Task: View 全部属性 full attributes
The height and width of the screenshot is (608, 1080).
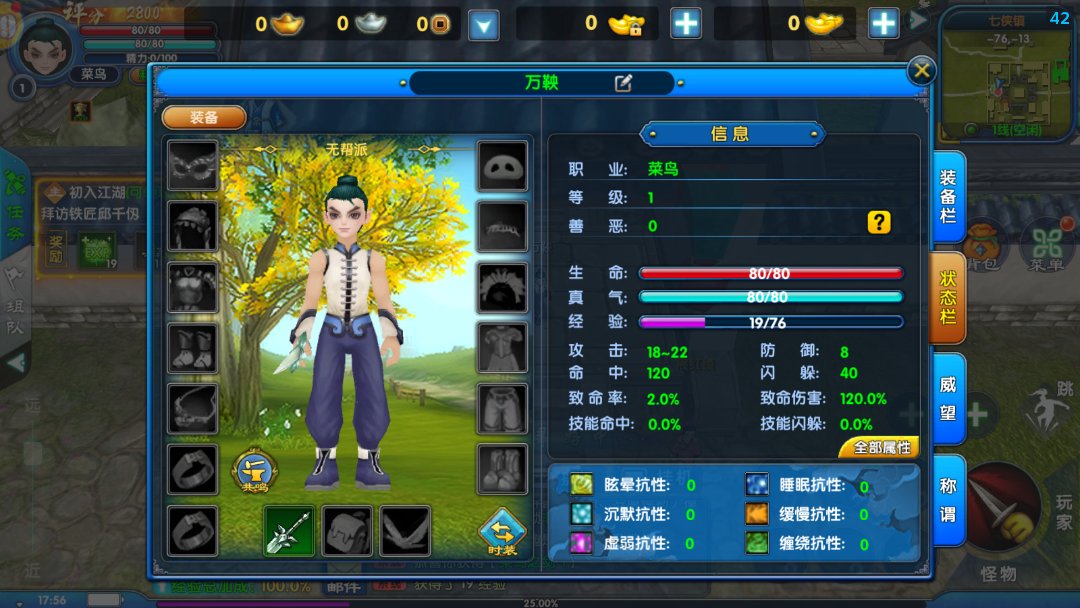Action: [880, 448]
